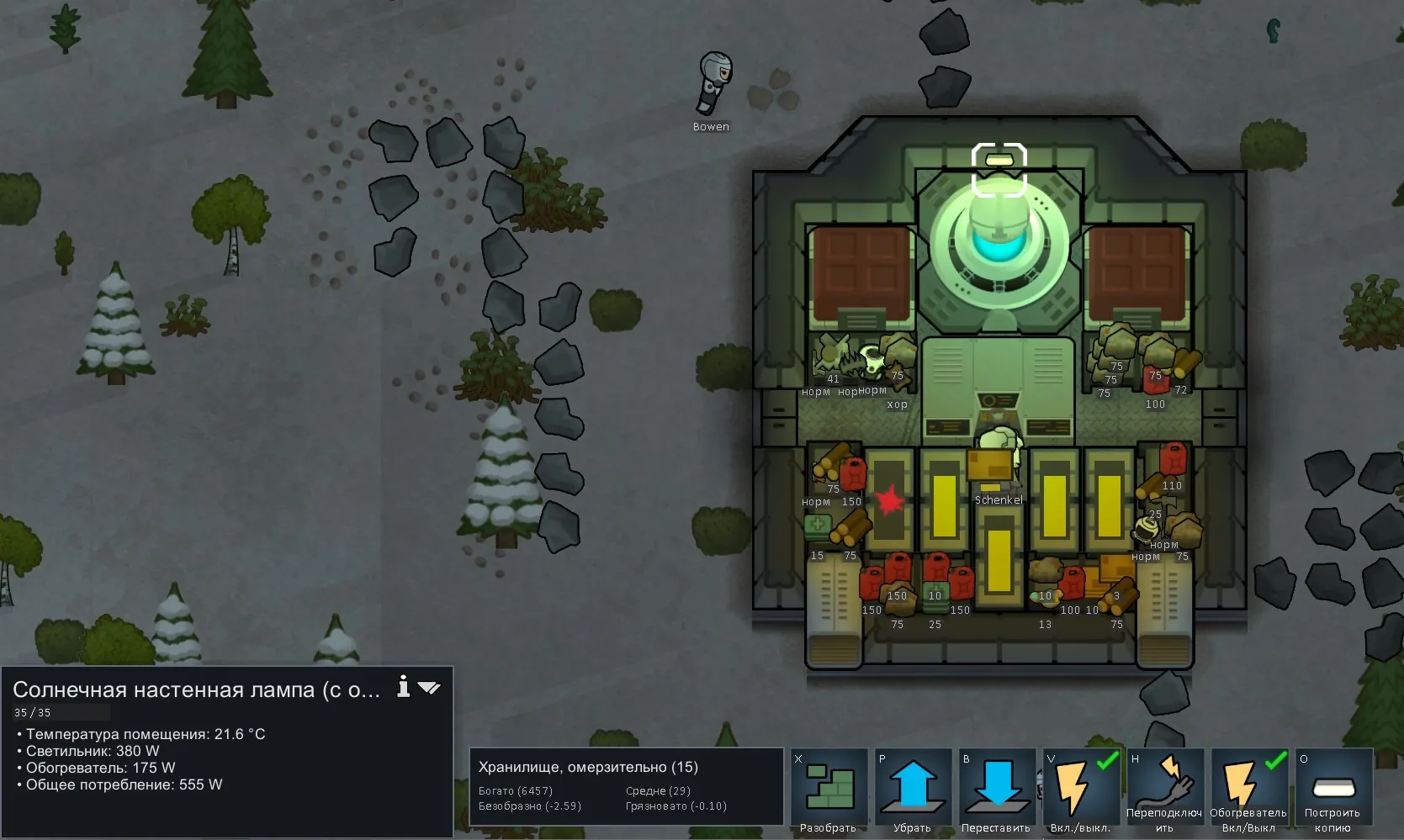Expand the dropdown arrow beside the info icon
1404x840 pixels.
(429, 688)
